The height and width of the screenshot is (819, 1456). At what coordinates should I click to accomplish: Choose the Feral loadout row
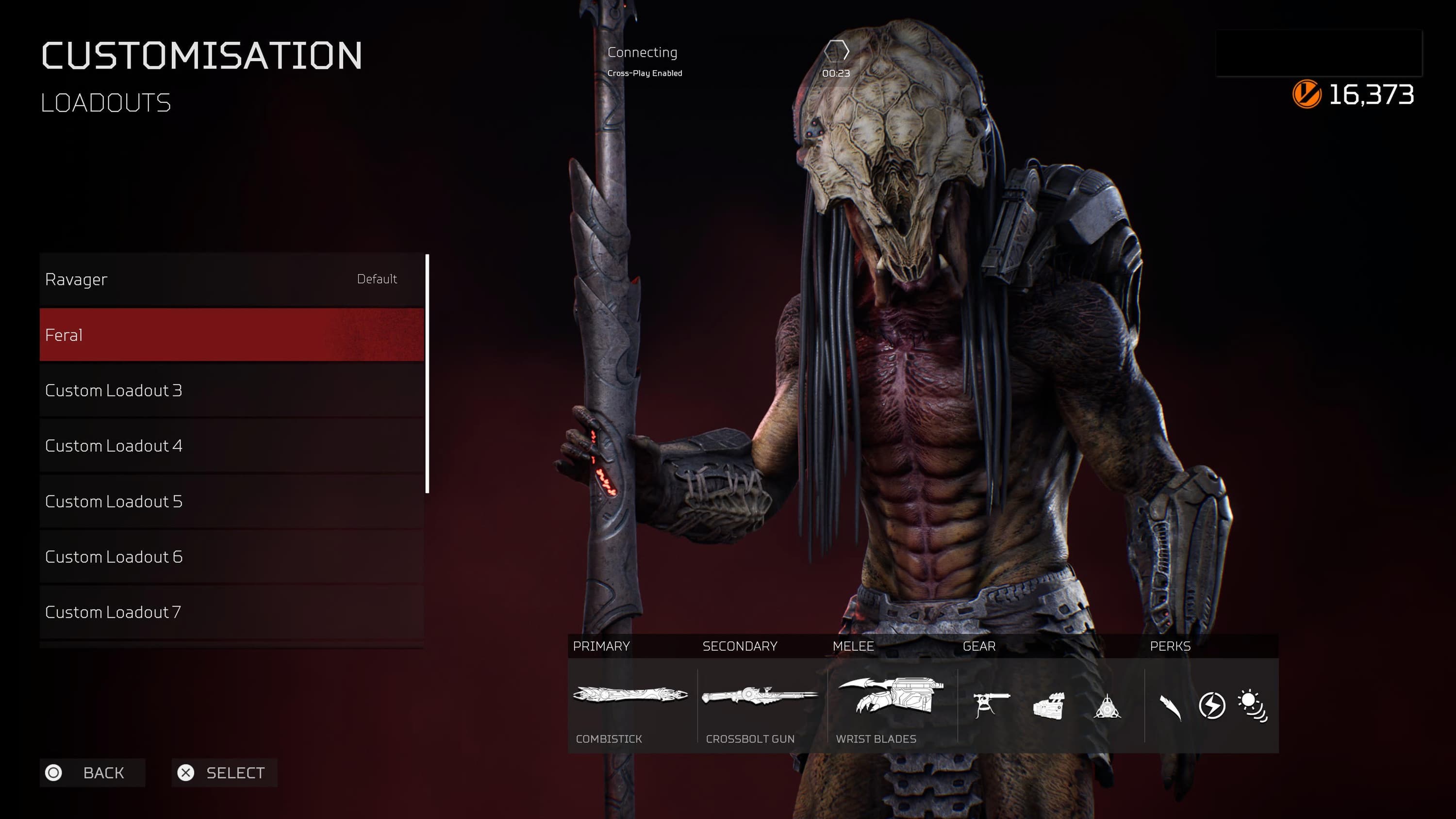click(x=232, y=335)
